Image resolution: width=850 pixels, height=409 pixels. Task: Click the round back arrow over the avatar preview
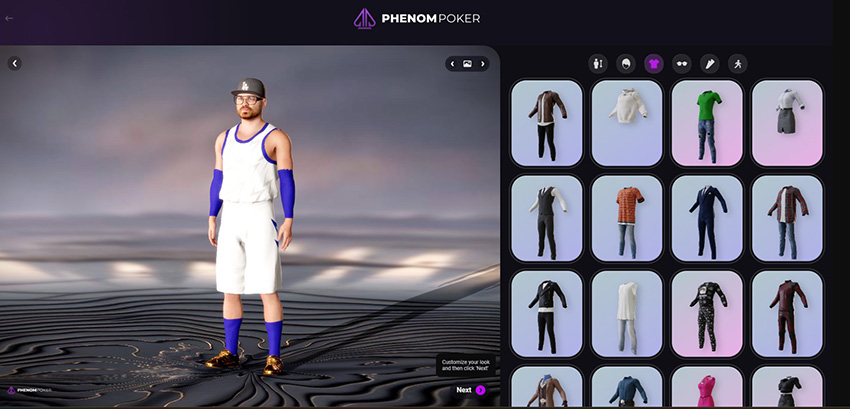[15, 63]
